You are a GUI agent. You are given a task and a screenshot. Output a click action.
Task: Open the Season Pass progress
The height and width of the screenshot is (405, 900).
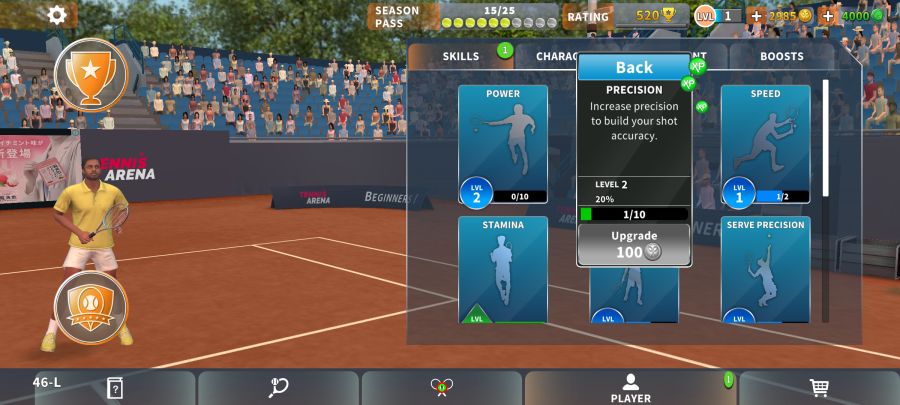click(464, 16)
